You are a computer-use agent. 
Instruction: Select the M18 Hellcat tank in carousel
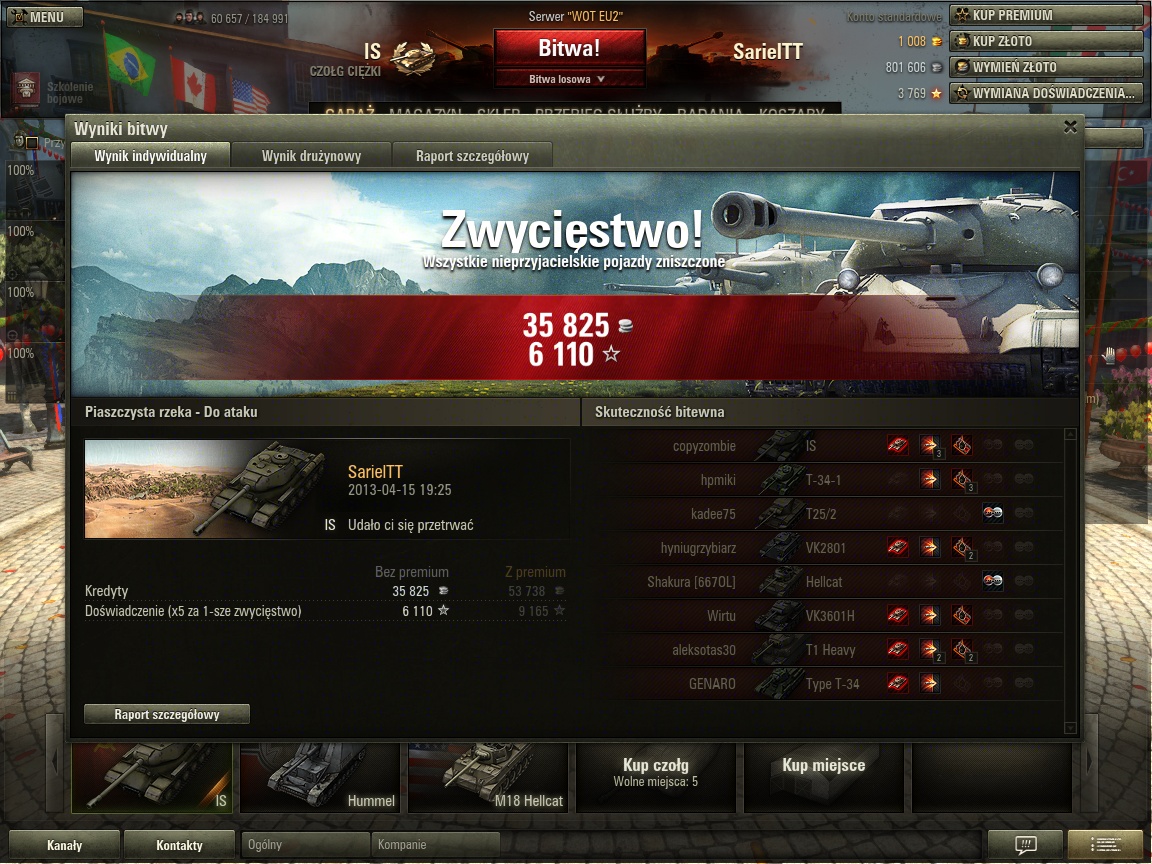pyautogui.click(x=488, y=776)
